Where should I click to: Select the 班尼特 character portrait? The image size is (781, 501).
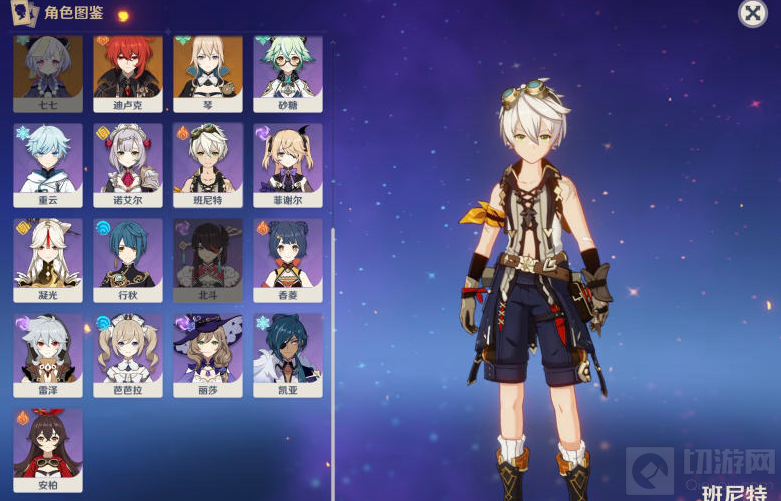[x=208, y=160]
